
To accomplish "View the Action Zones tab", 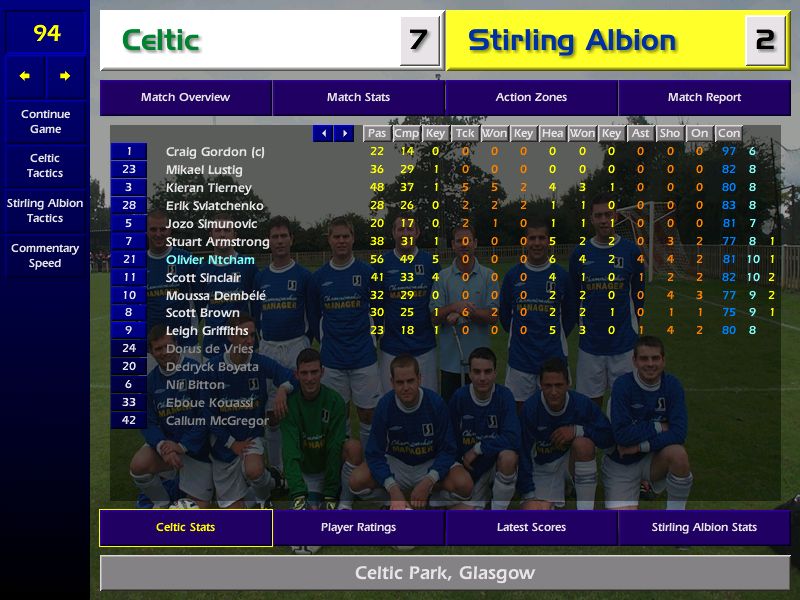I will tap(531, 98).
